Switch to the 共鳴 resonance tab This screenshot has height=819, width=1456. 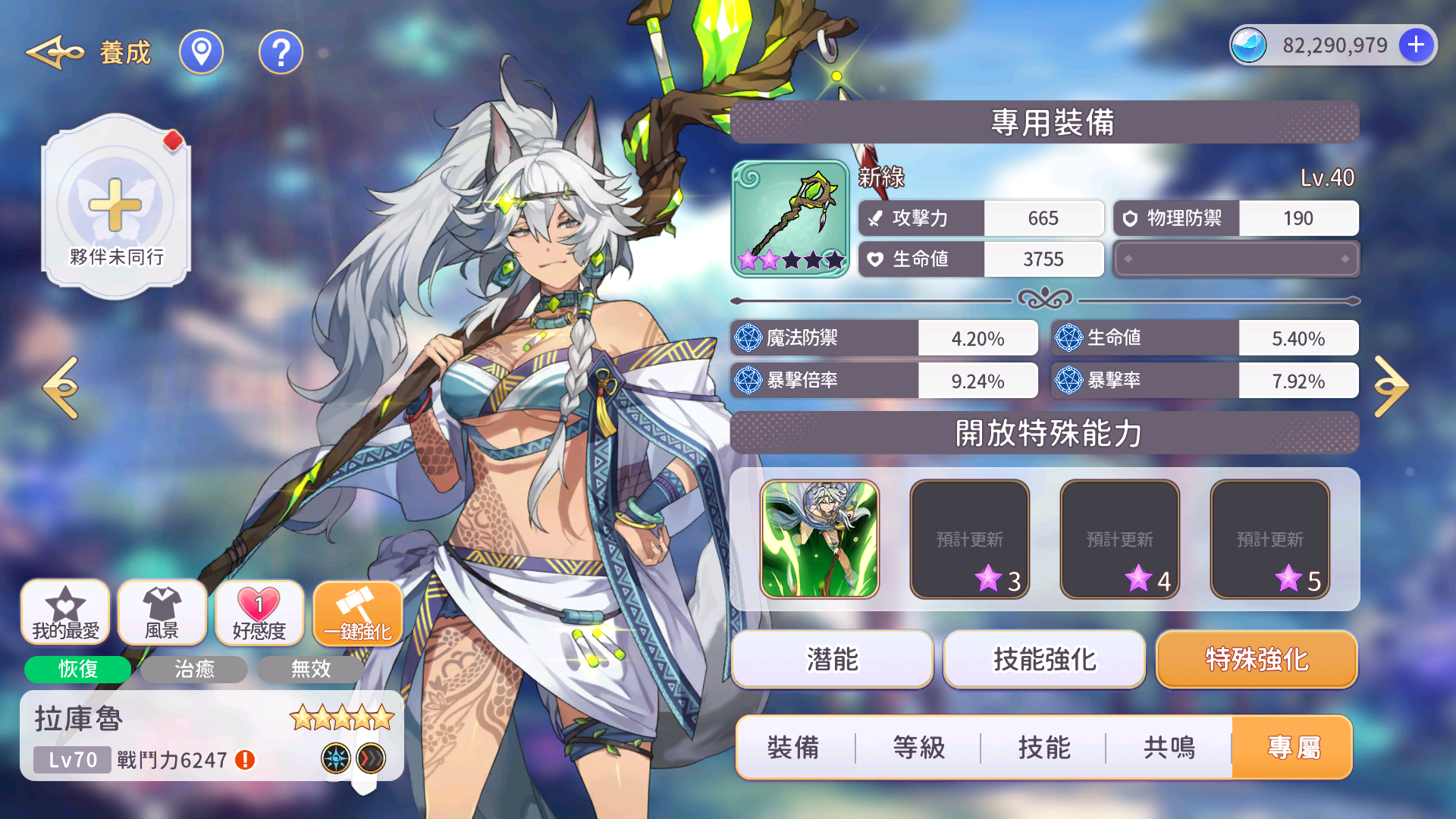pos(1169,748)
